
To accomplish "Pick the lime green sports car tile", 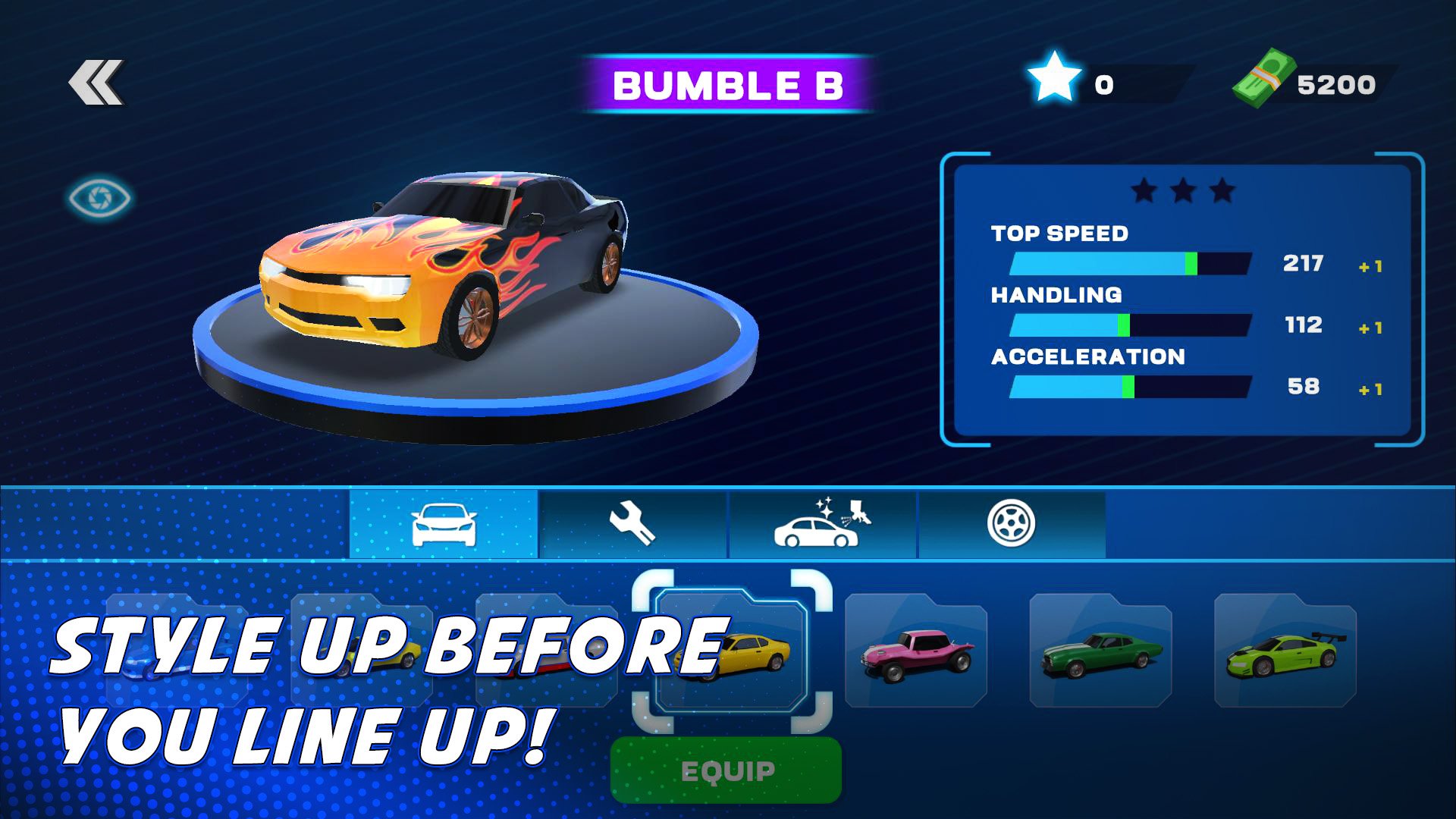I will point(1285,652).
